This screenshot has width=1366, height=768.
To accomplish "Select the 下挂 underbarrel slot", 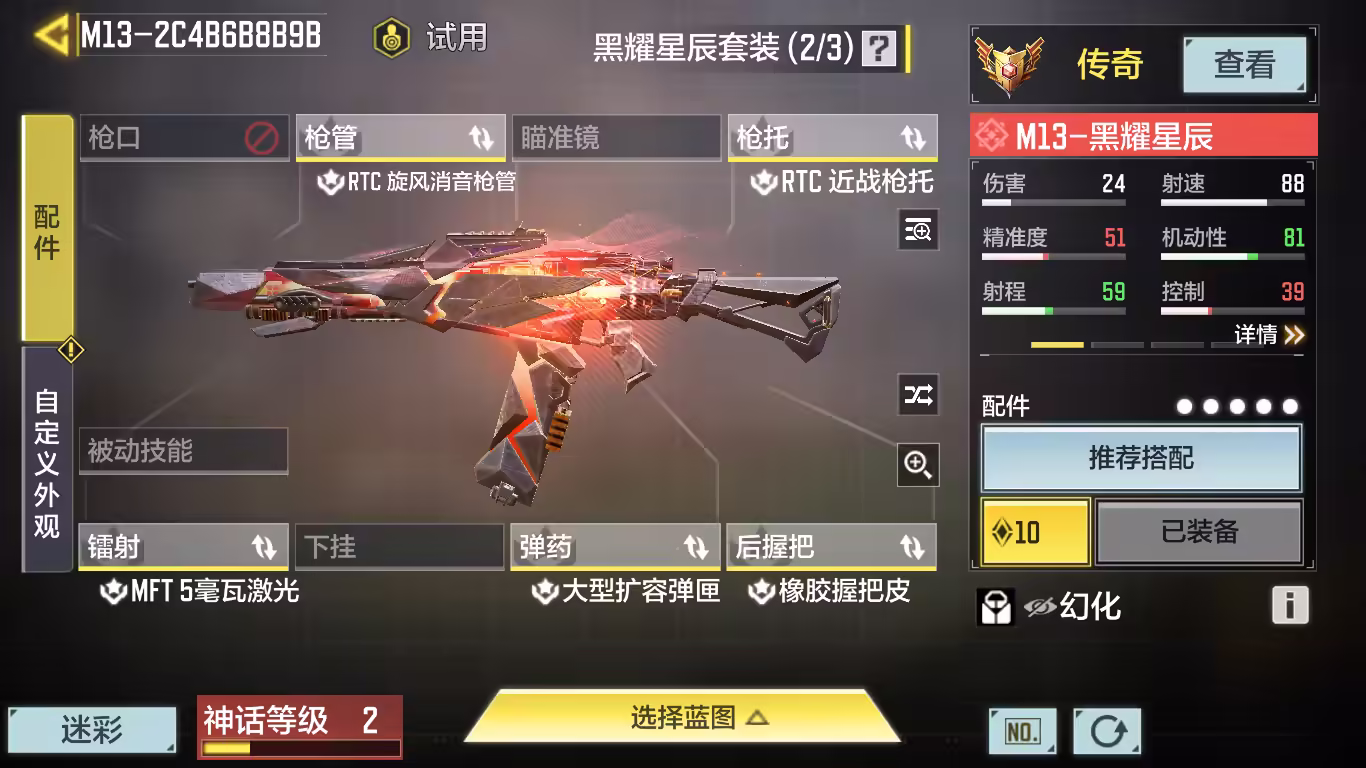I will [x=399, y=547].
